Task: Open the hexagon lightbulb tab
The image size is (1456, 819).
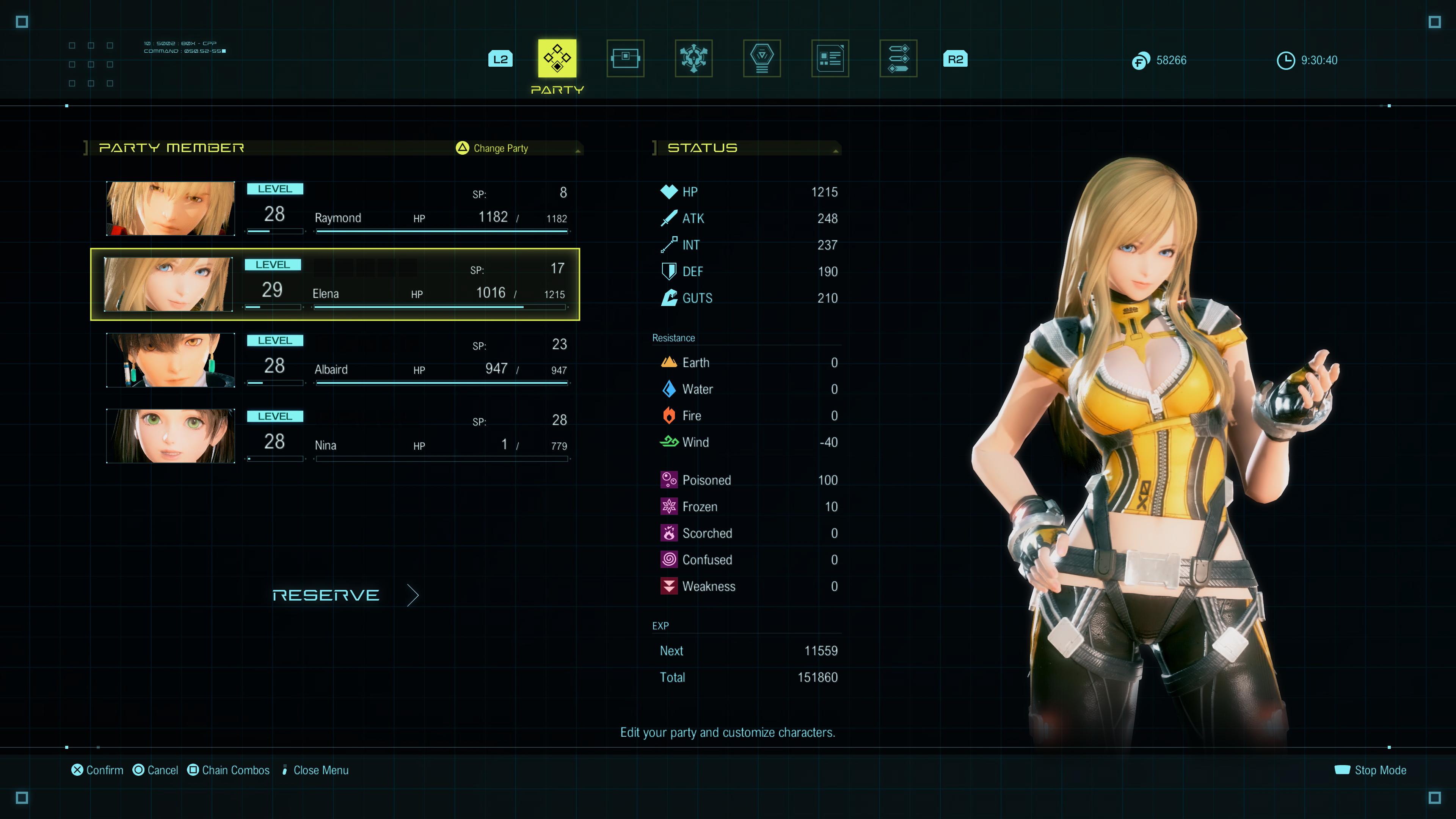Action: click(762, 58)
